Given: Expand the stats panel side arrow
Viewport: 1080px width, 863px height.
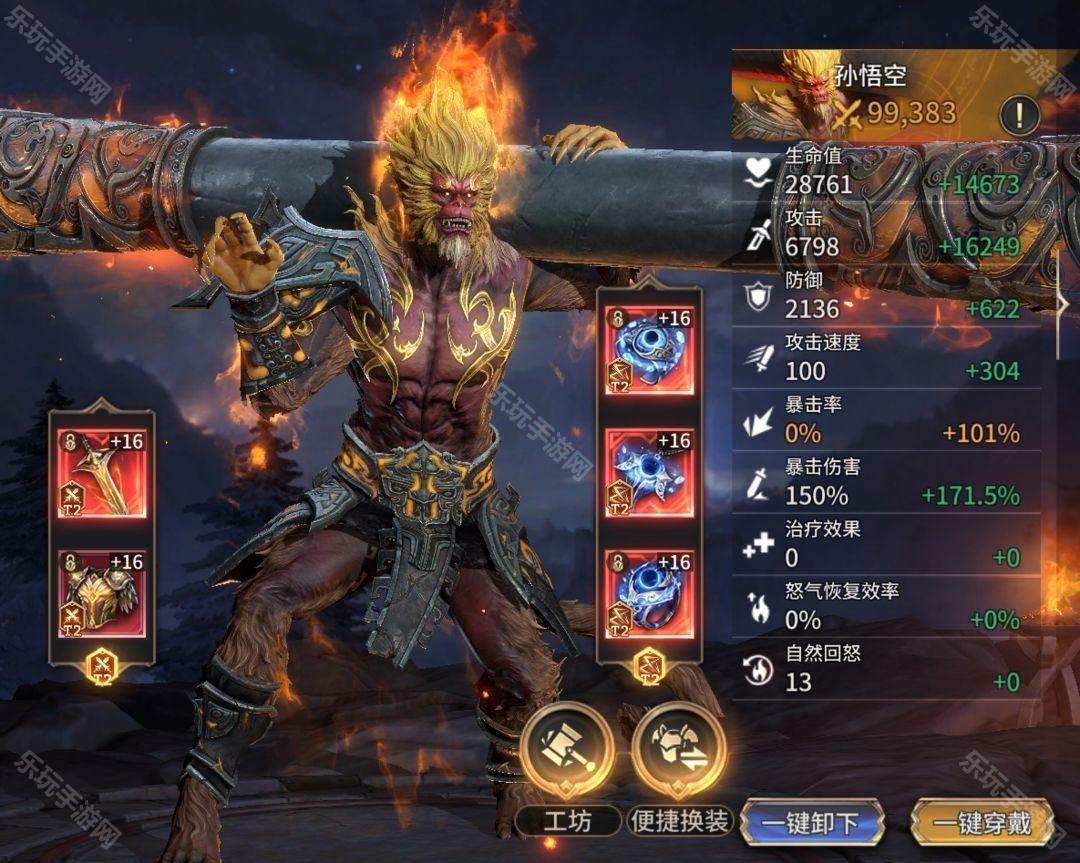Looking at the screenshot, I should pyautogui.click(x=1066, y=302).
